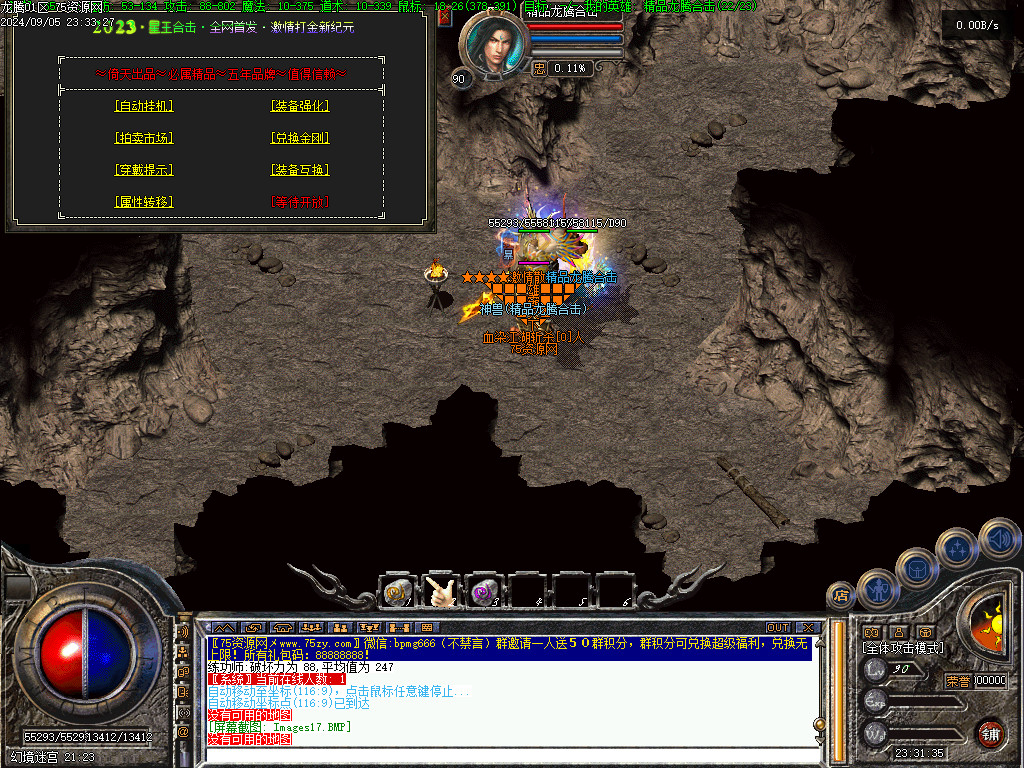Open the 自动挂机 auto-farming link

145,106
